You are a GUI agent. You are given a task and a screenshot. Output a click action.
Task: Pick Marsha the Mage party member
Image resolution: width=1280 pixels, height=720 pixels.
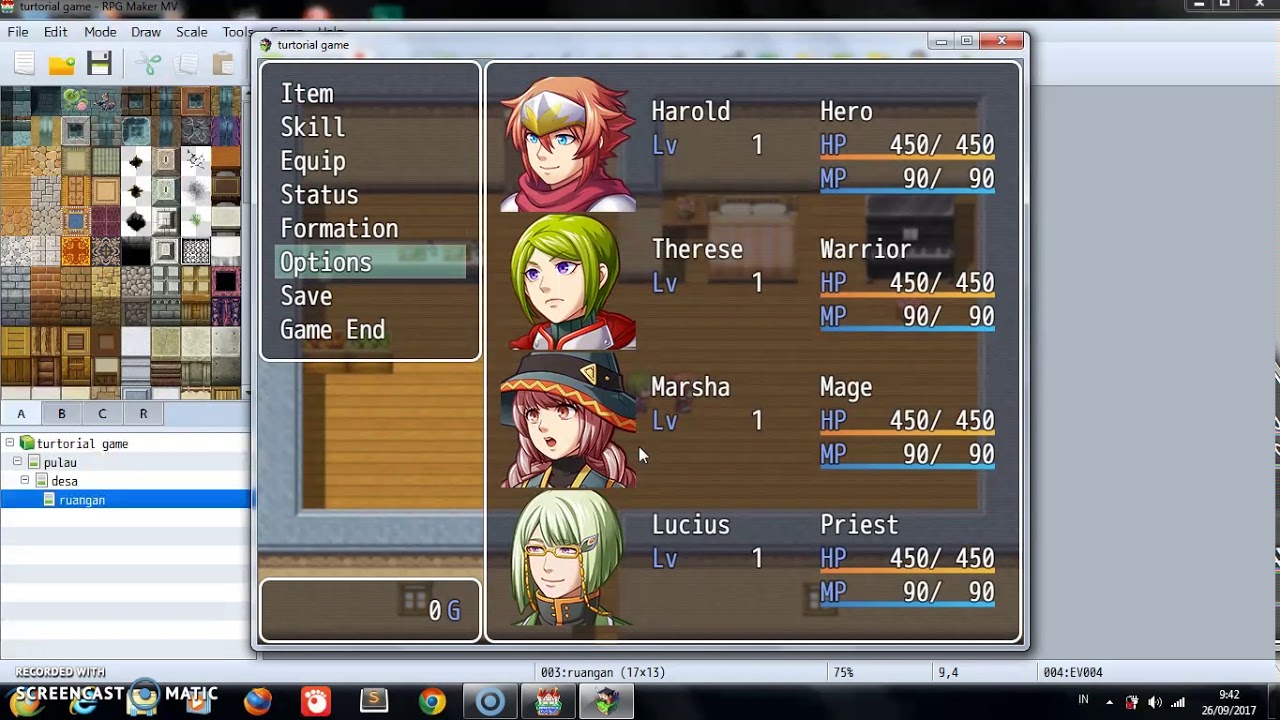(752, 420)
